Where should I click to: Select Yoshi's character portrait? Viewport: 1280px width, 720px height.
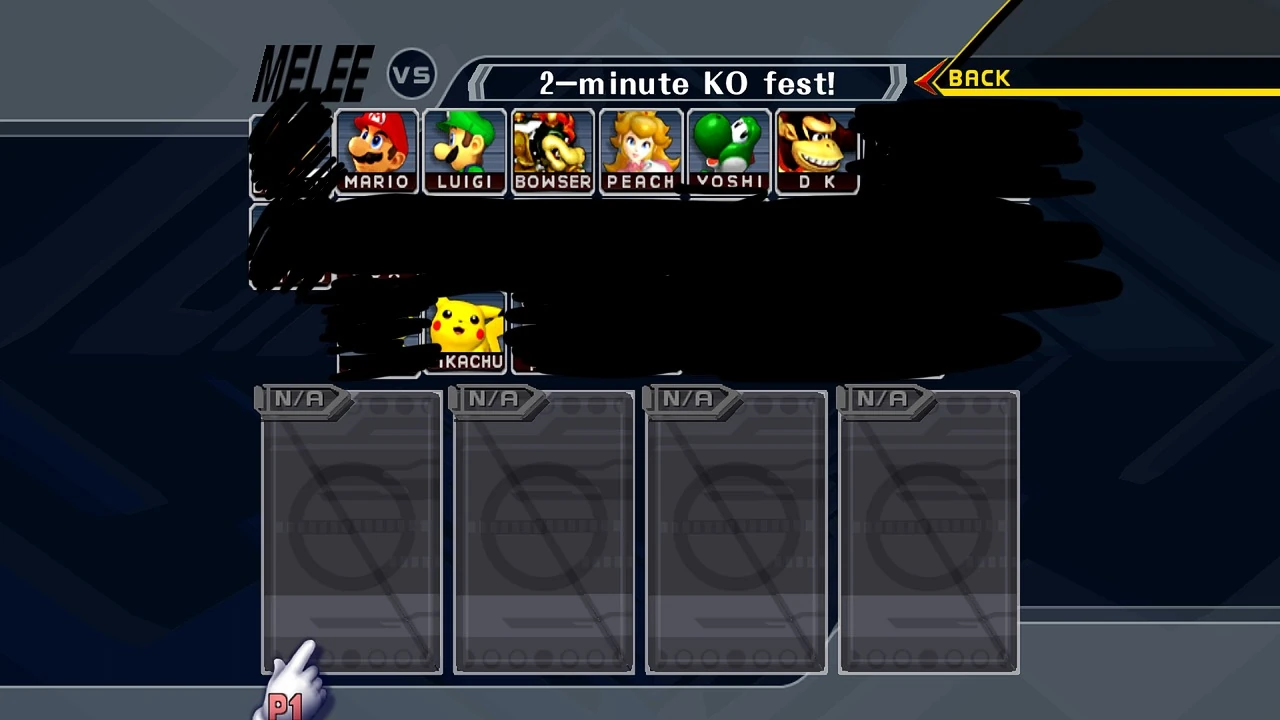pos(728,148)
